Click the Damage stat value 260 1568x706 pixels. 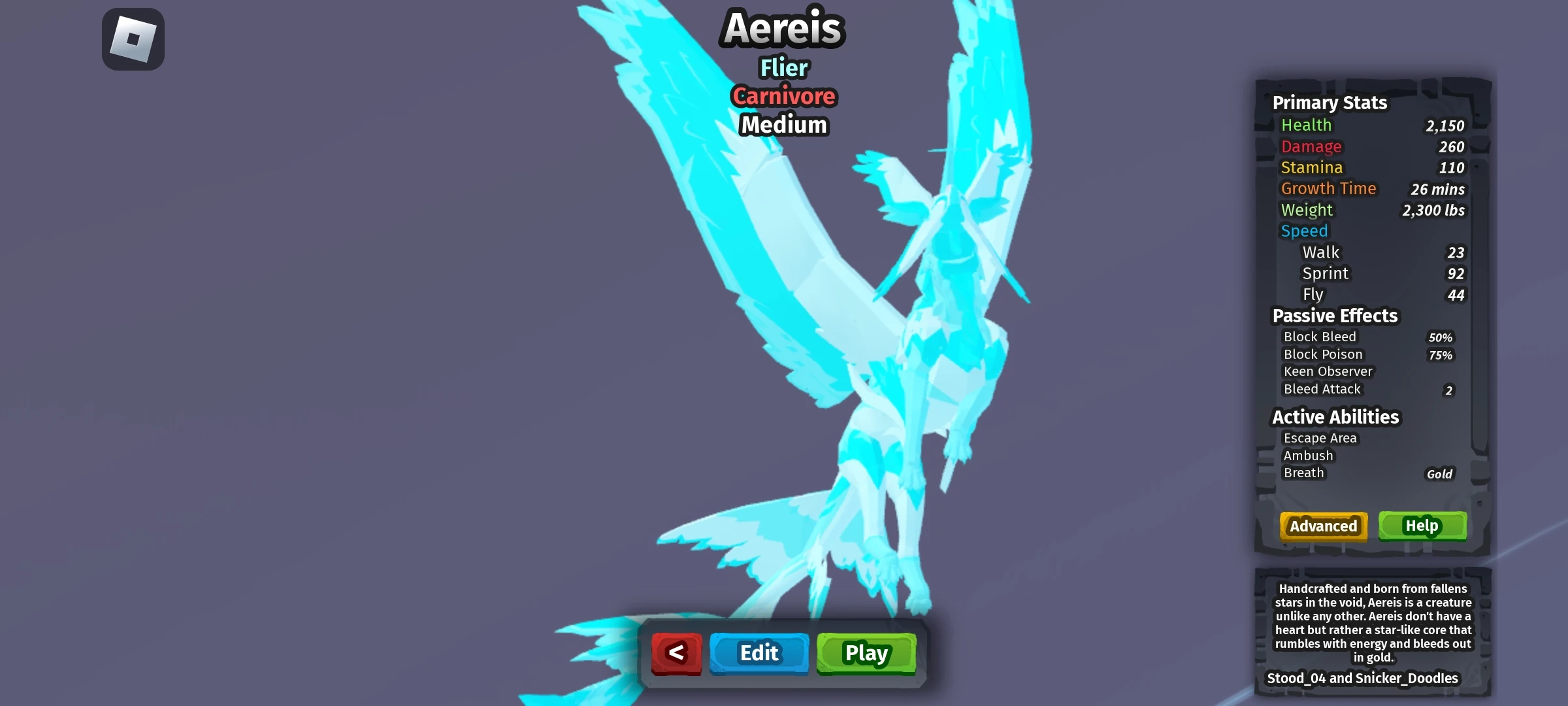[x=1451, y=146]
